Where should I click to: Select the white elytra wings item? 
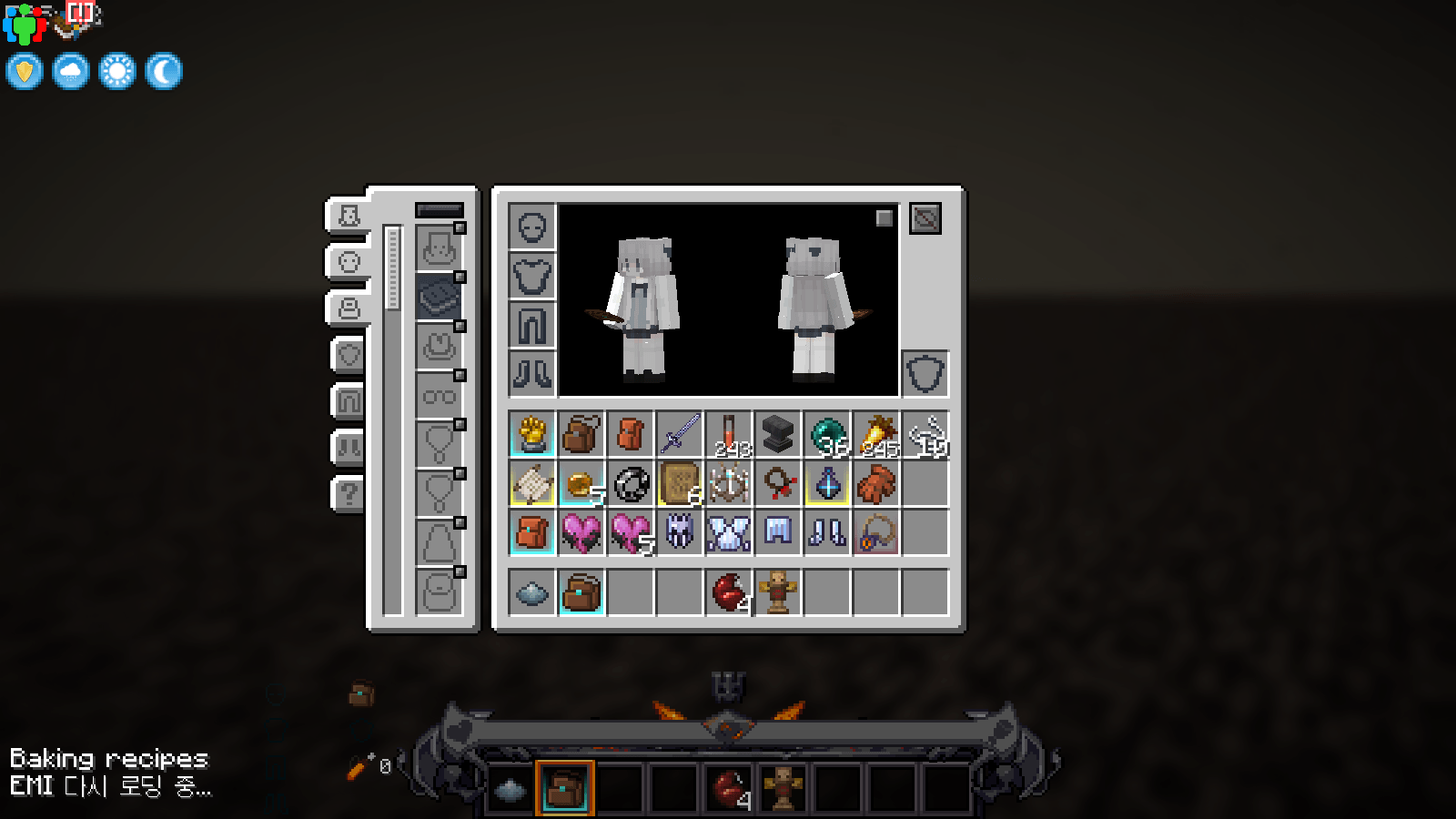730,532
